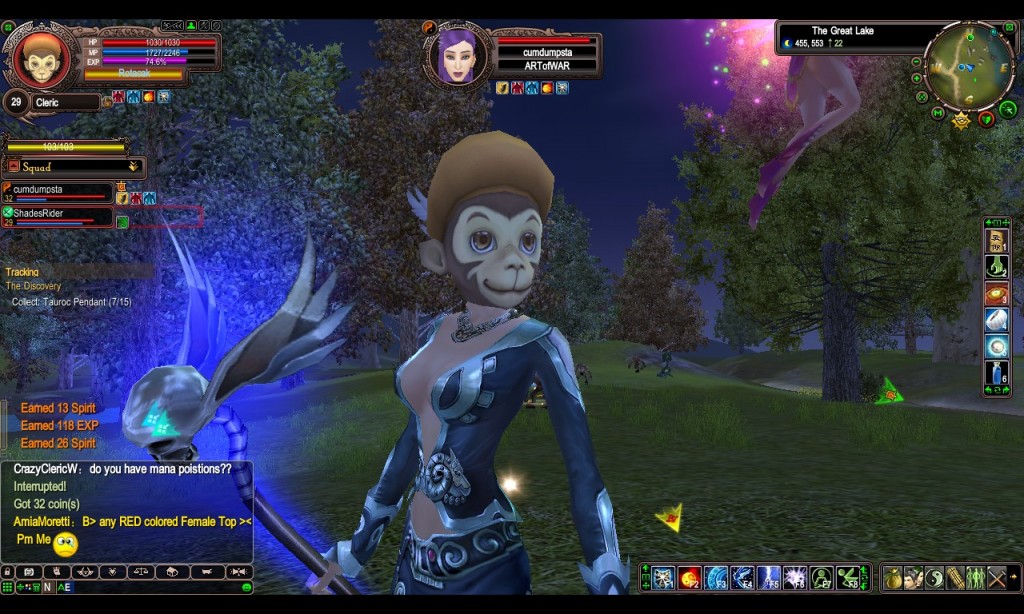
Task: Open the three green figures icon
Action: [976, 577]
